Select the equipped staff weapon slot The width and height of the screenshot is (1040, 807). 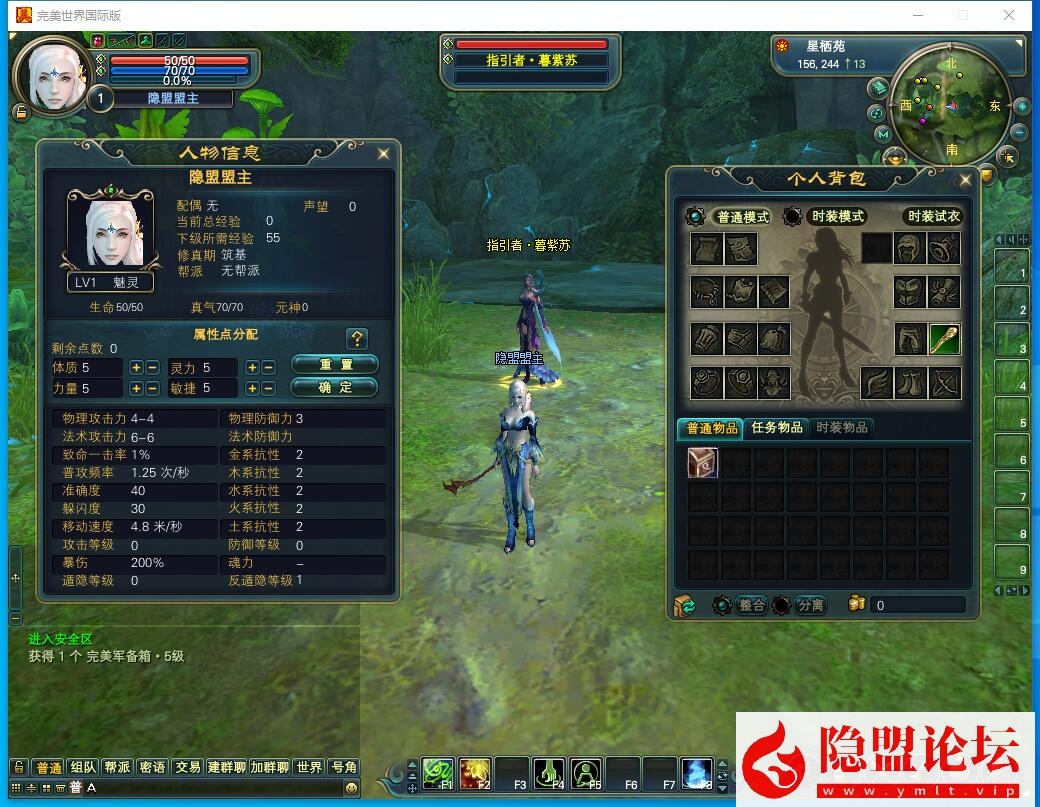[944, 339]
